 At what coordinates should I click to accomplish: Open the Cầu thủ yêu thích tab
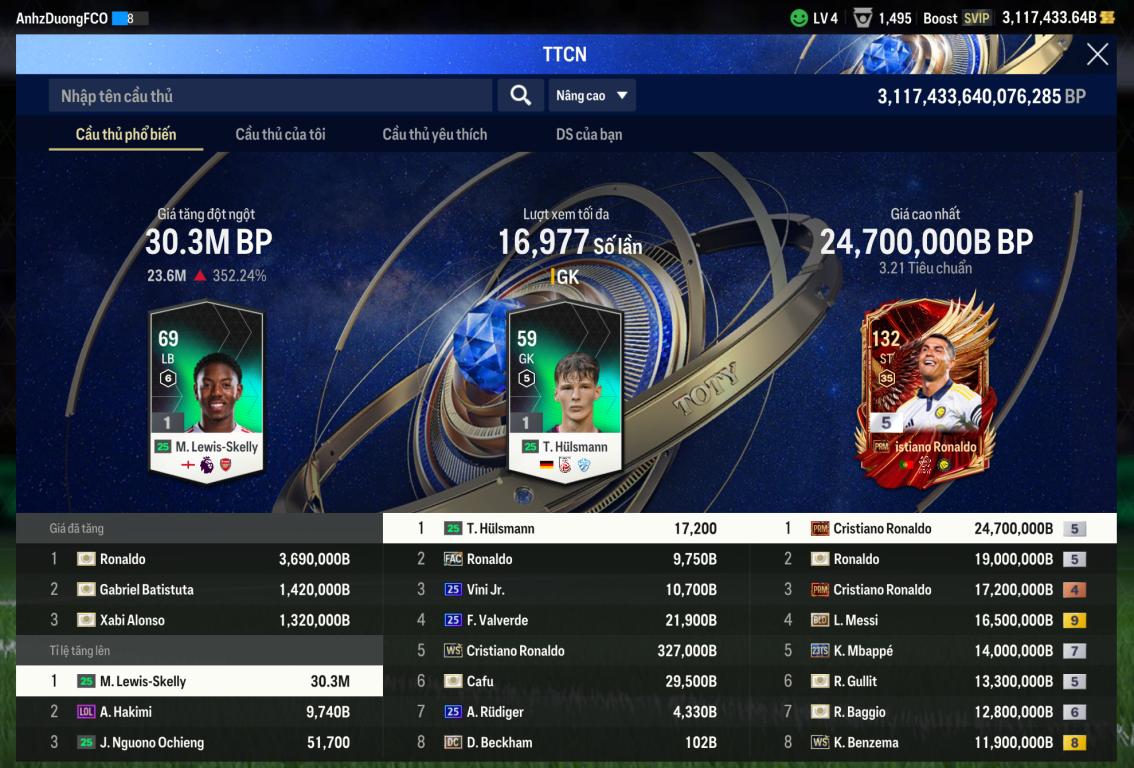(x=435, y=134)
